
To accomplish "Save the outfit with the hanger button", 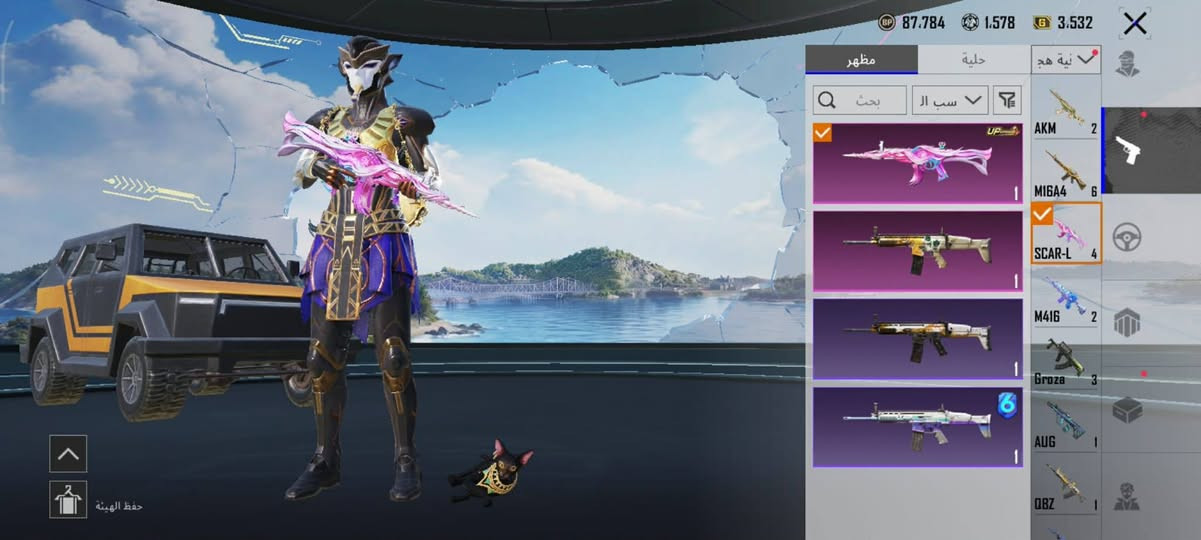I will coord(68,499).
